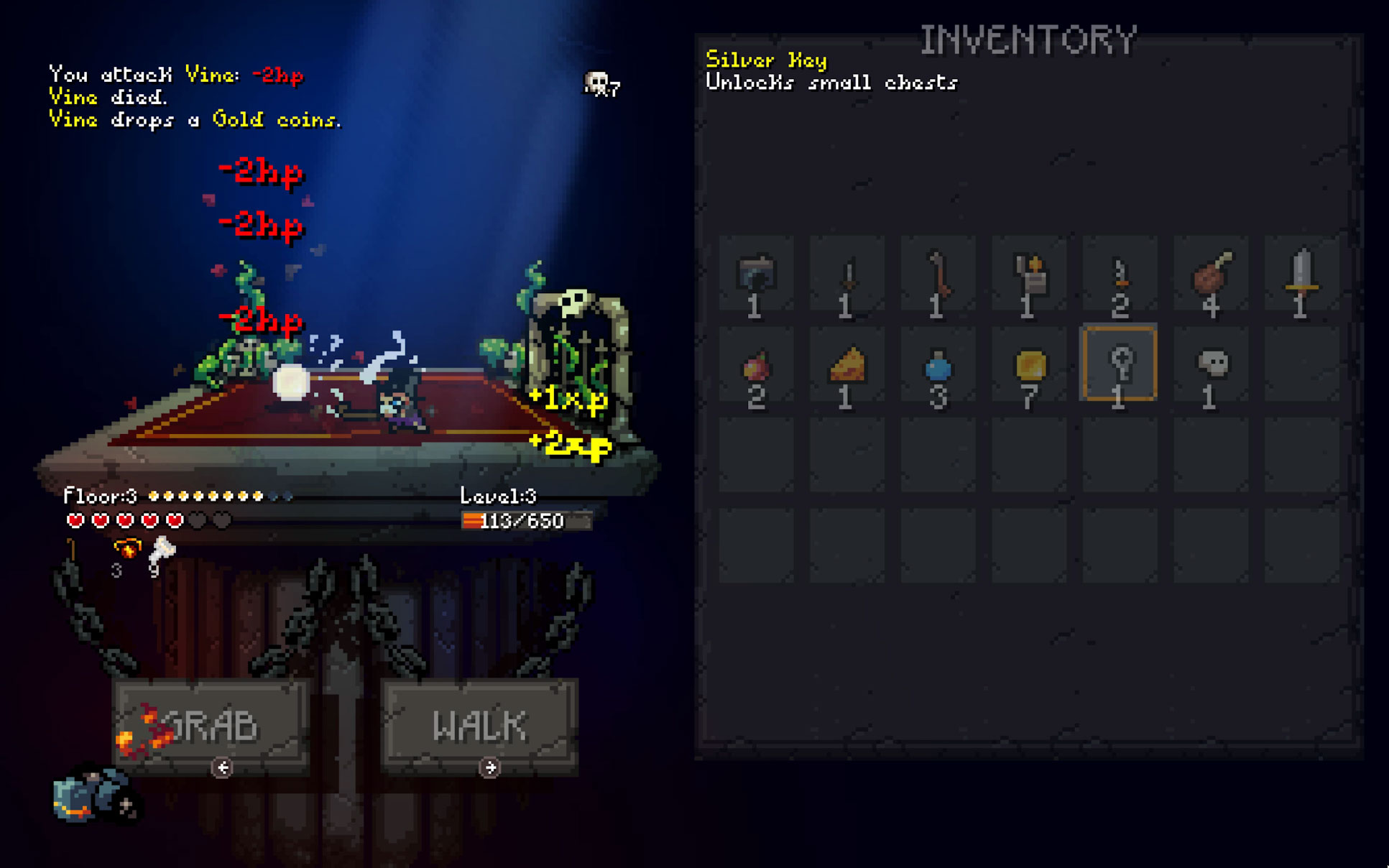Choose the WALK stone button
This screenshot has height=868, width=1389.
[x=479, y=724]
